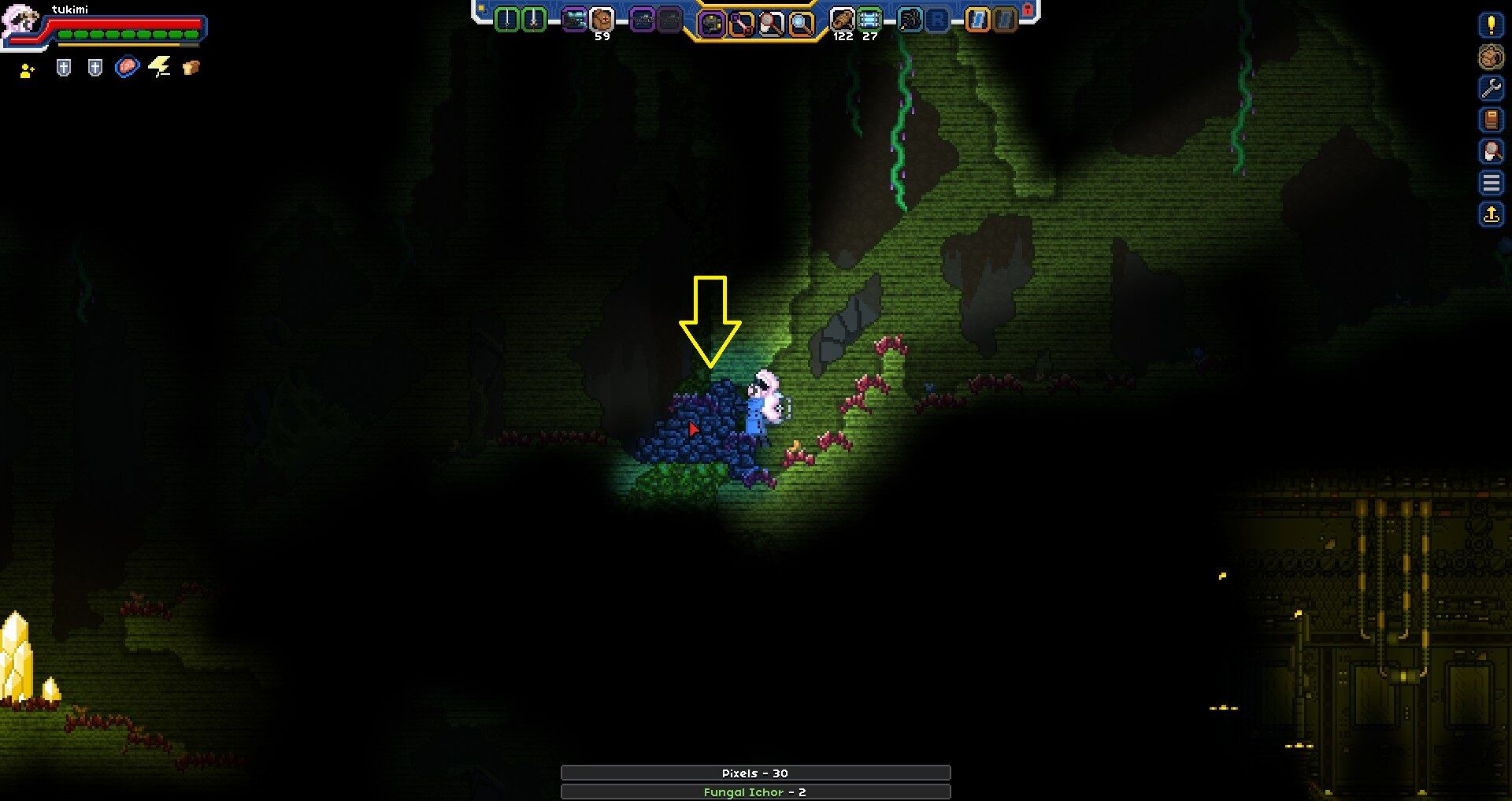Click the lightning status effect icon

tap(160, 67)
